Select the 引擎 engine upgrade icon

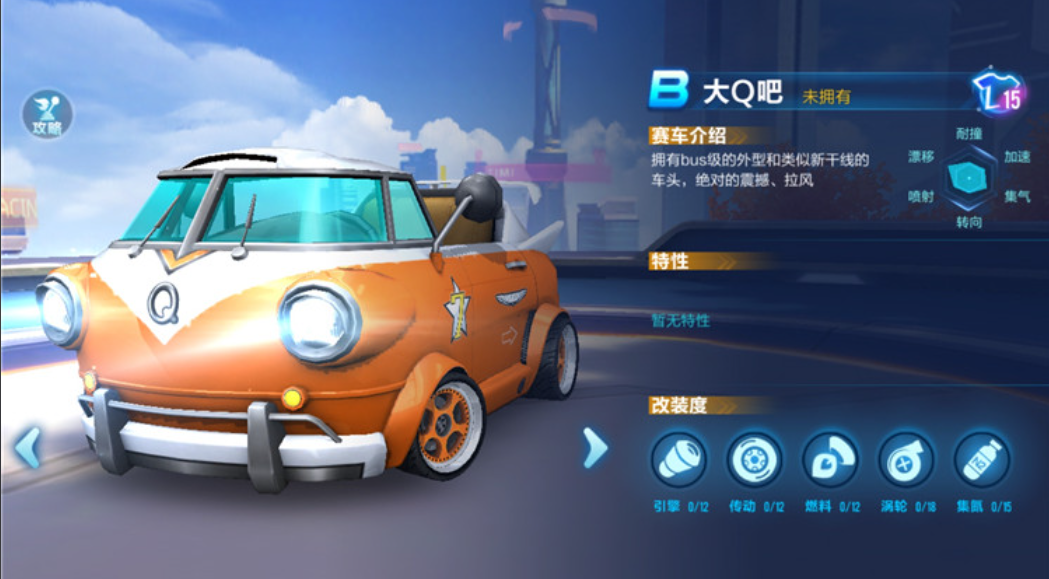click(x=679, y=461)
